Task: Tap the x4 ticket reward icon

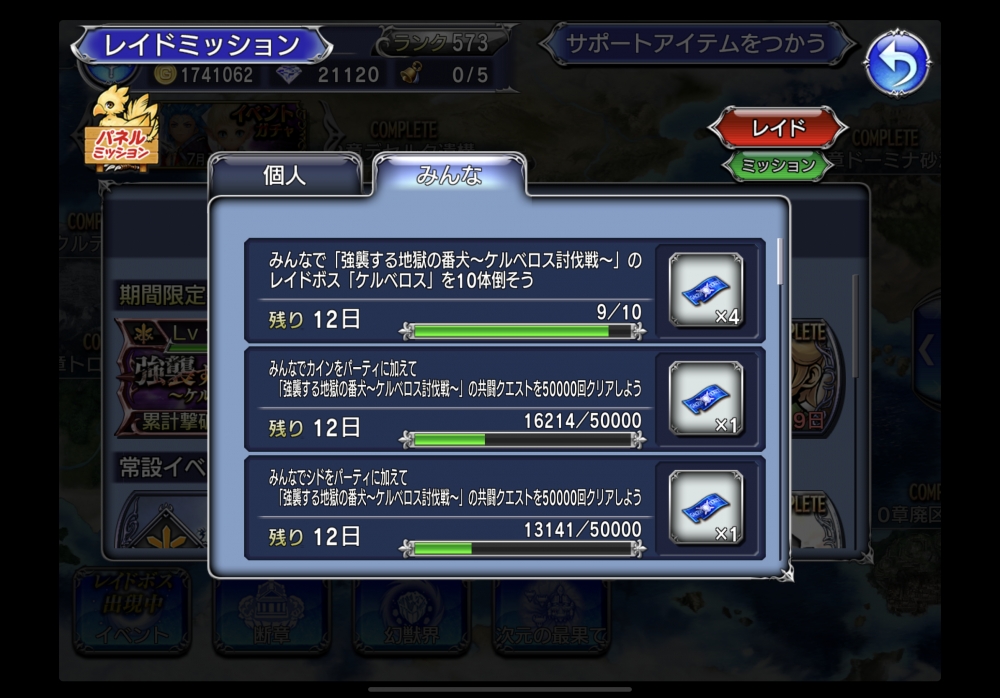Action: pos(706,290)
